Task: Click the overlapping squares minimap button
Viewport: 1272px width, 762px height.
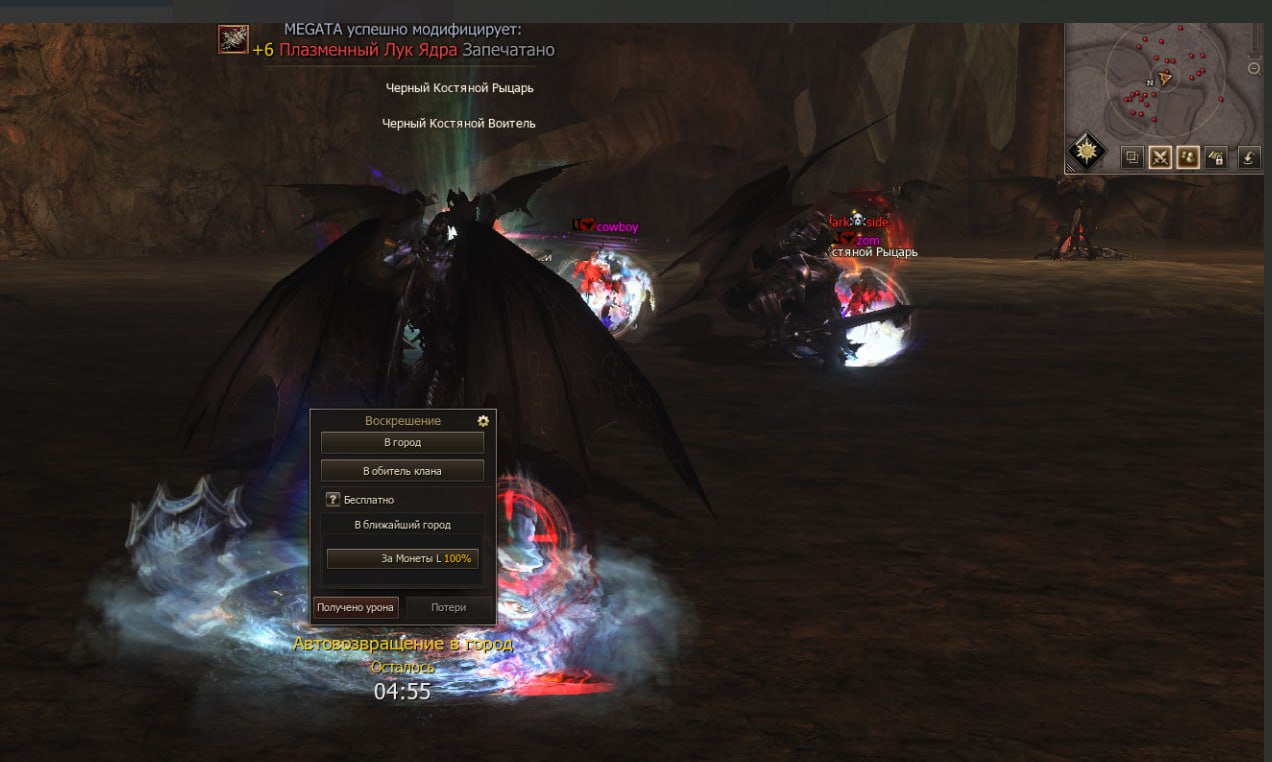Action: pyautogui.click(x=1132, y=157)
